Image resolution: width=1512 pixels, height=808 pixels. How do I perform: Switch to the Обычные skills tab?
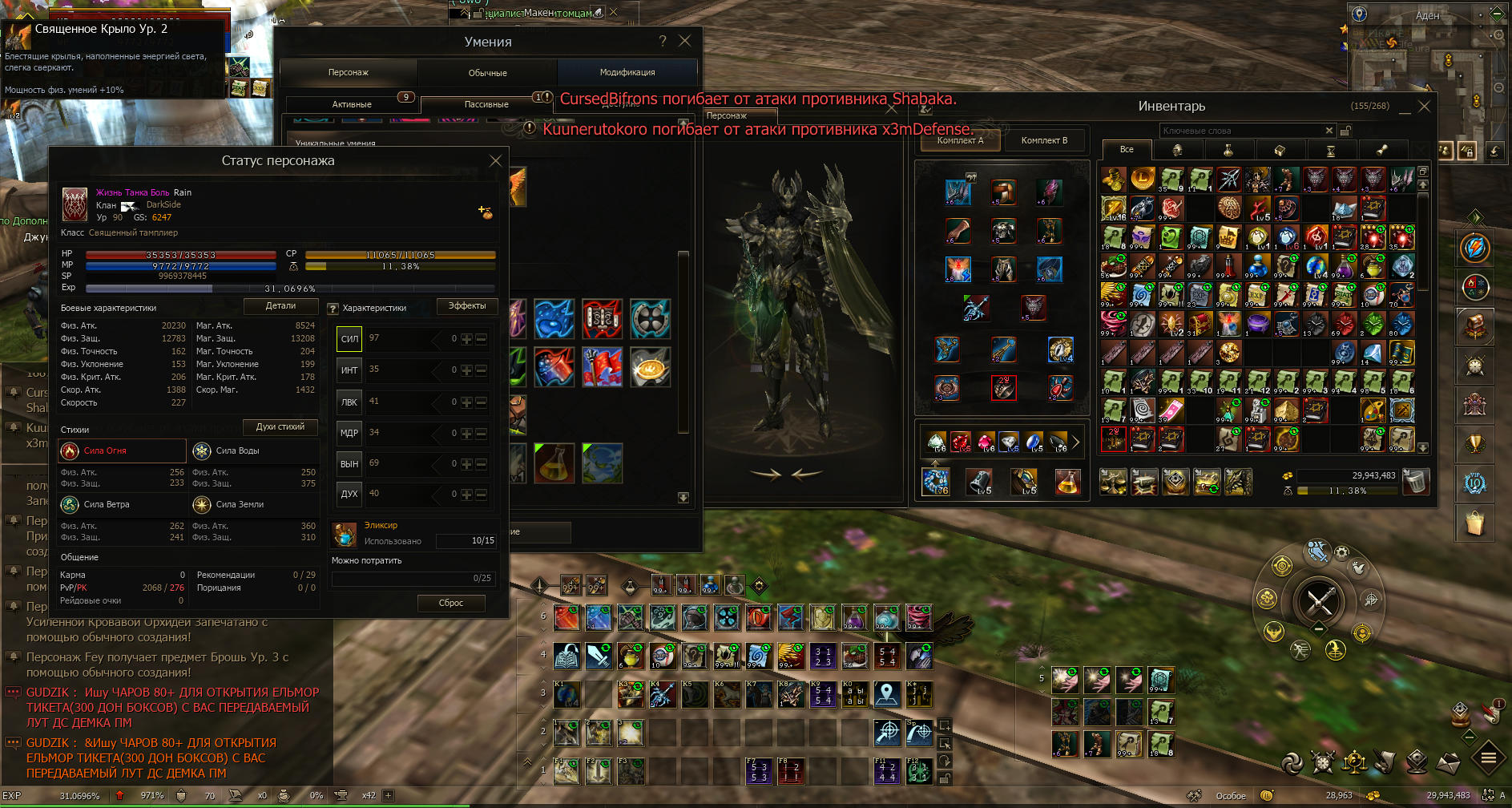pos(487,73)
